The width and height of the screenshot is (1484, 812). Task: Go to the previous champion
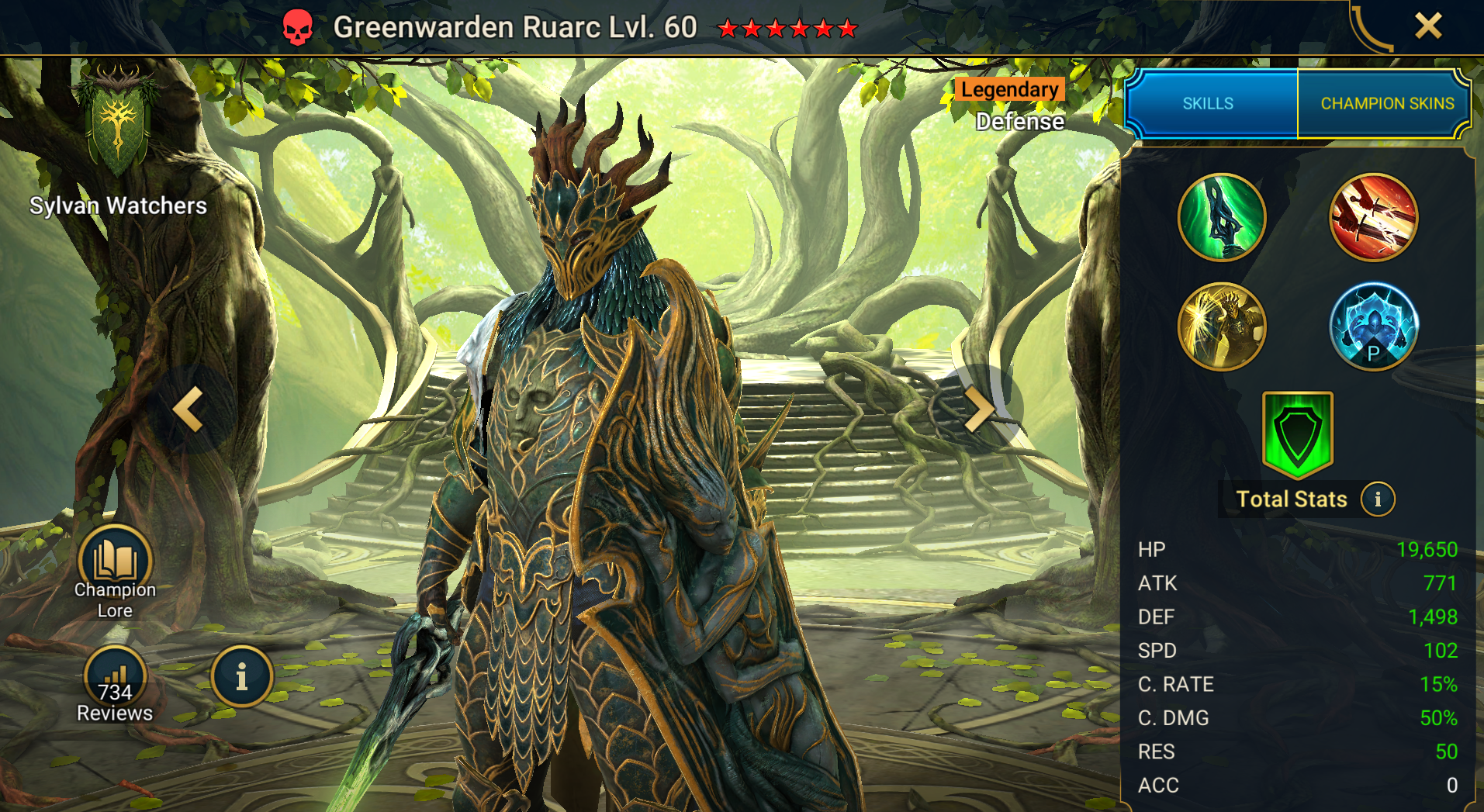(189, 409)
